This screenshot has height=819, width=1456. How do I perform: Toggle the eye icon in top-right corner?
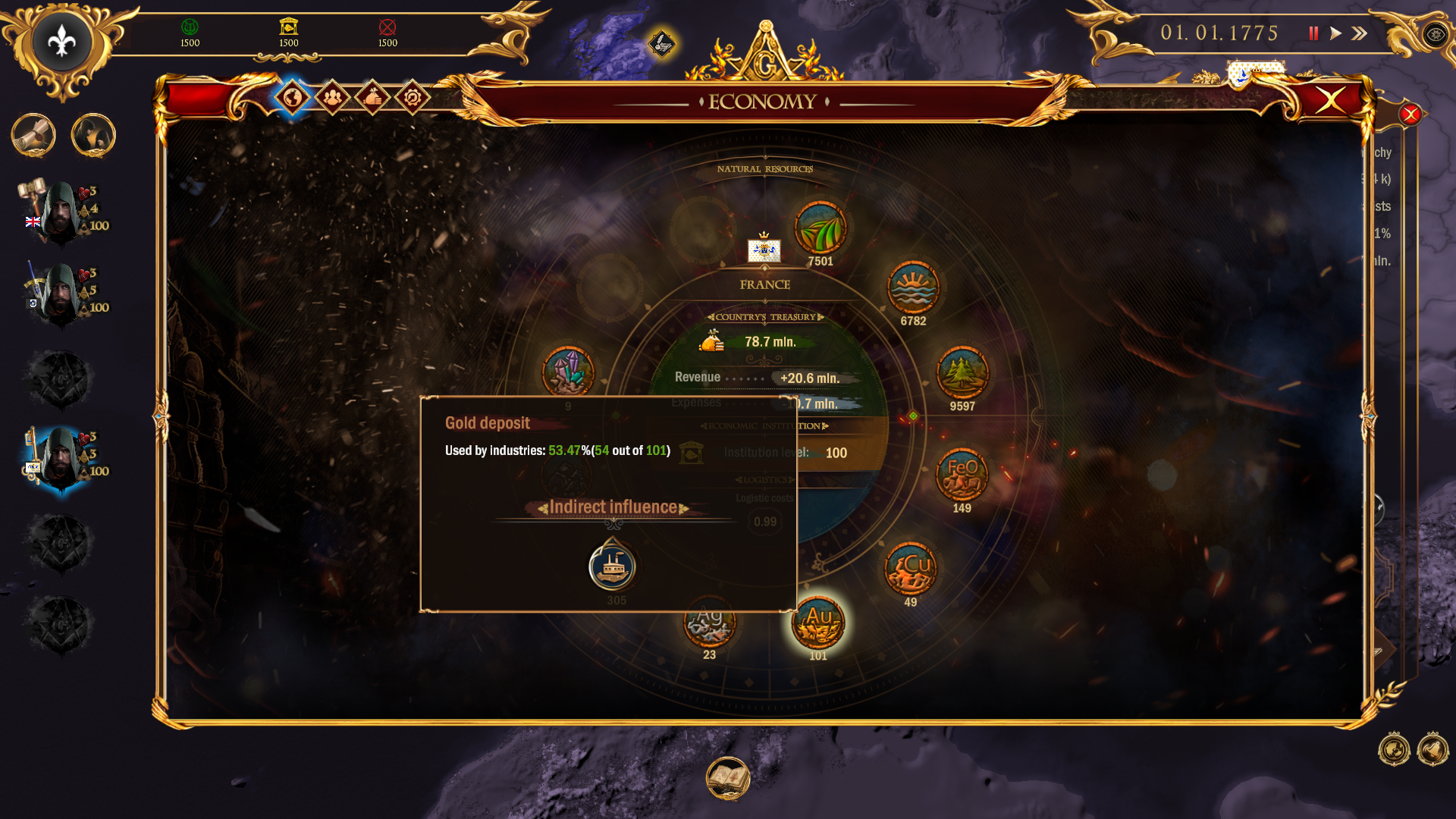point(1435,36)
